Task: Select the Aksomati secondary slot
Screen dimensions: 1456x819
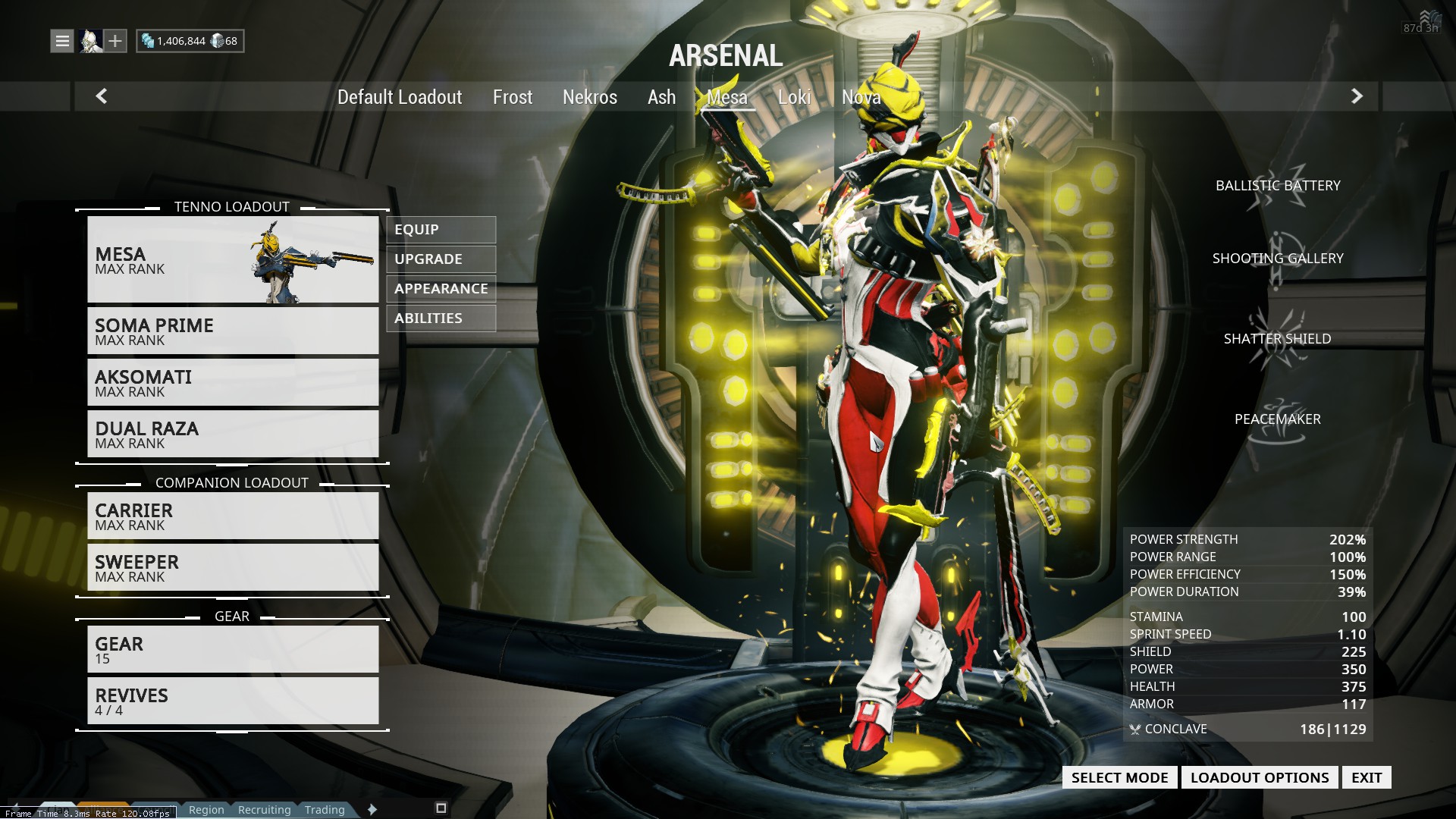Action: pyautogui.click(x=233, y=383)
